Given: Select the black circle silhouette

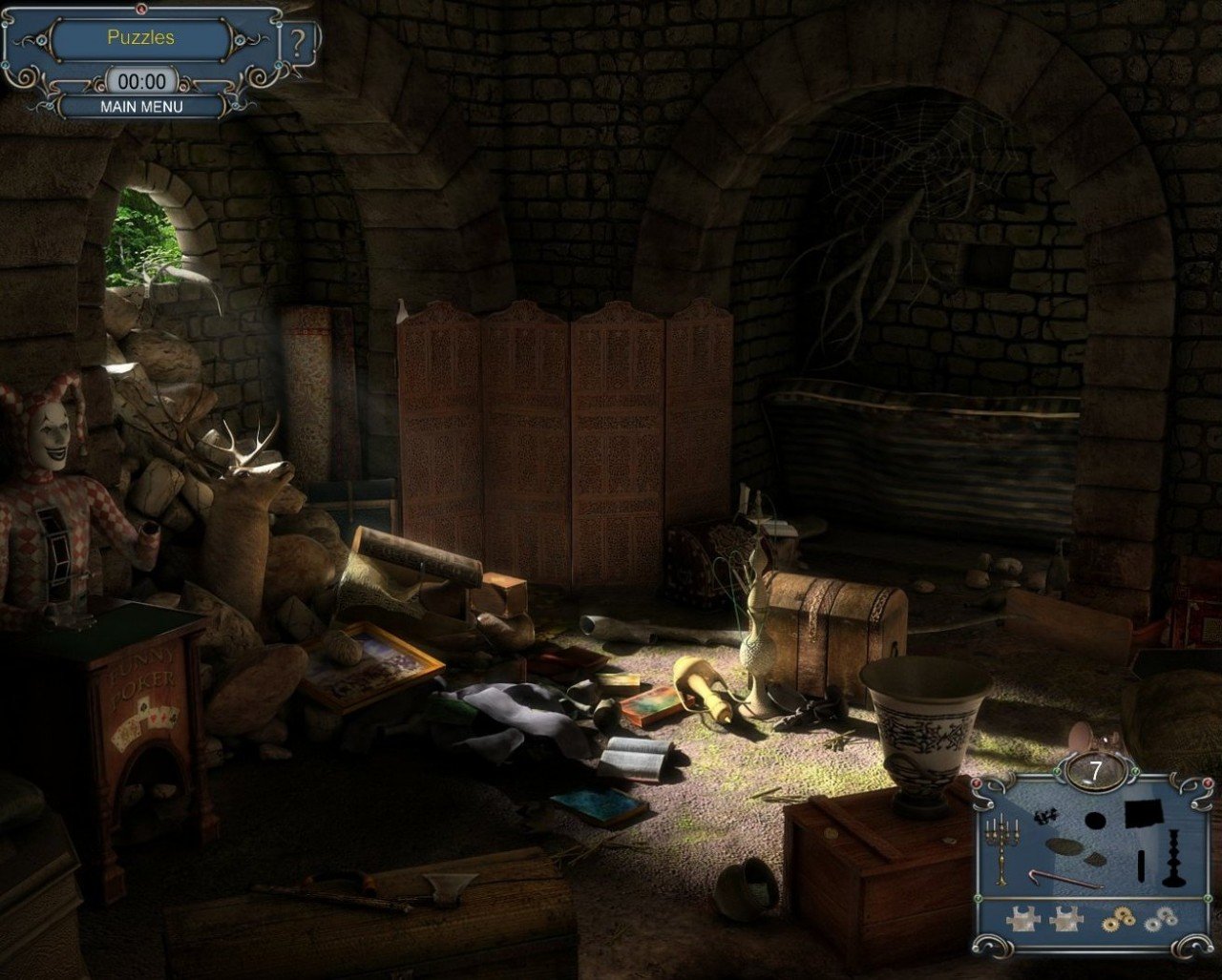Looking at the screenshot, I should pos(1094,820).
